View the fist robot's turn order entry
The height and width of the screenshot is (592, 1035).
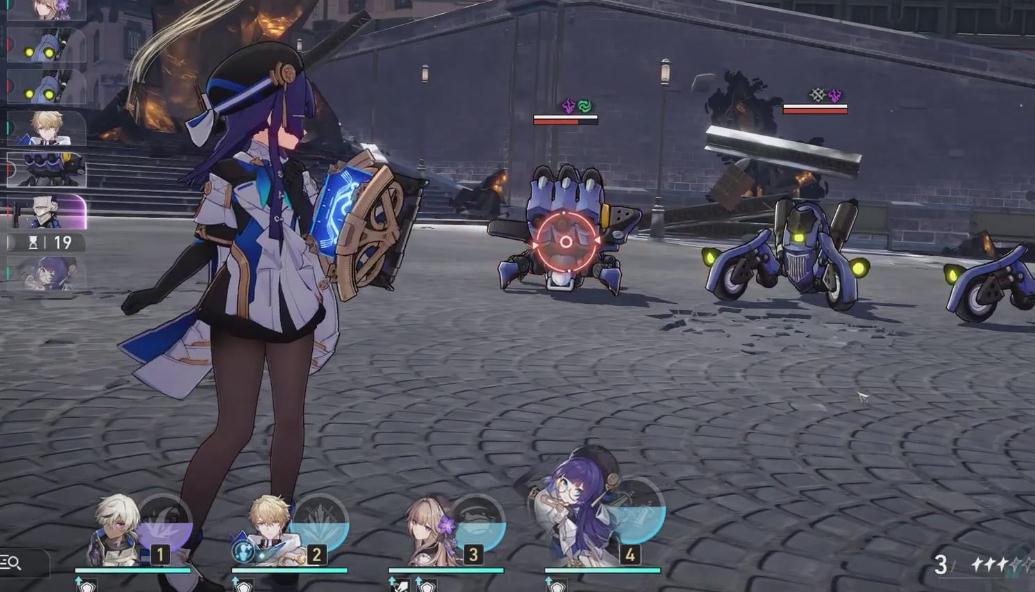pos(46,168)
